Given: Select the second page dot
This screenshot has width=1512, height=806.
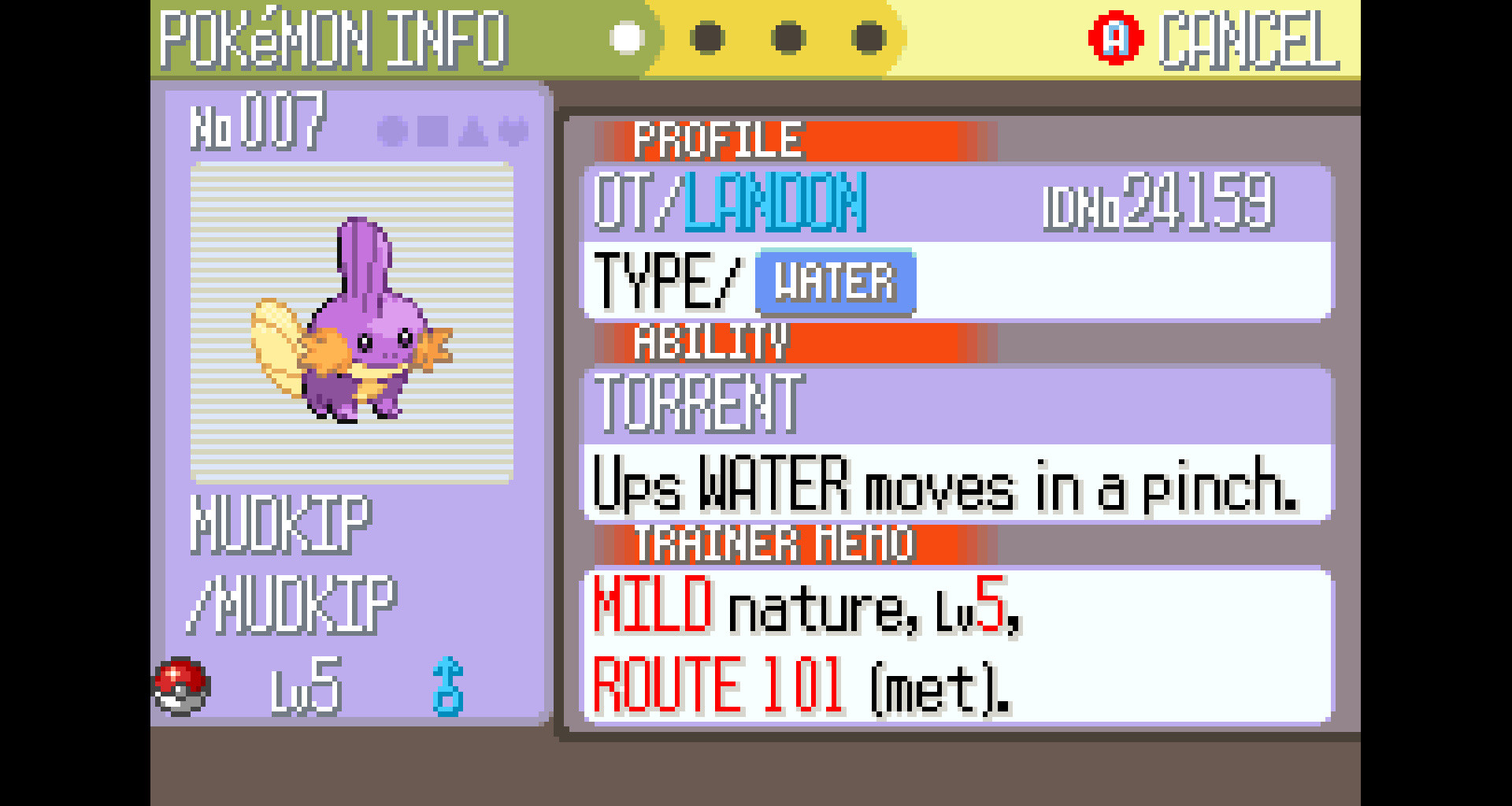Looking at the screenshot, I should tap(706, 35).
